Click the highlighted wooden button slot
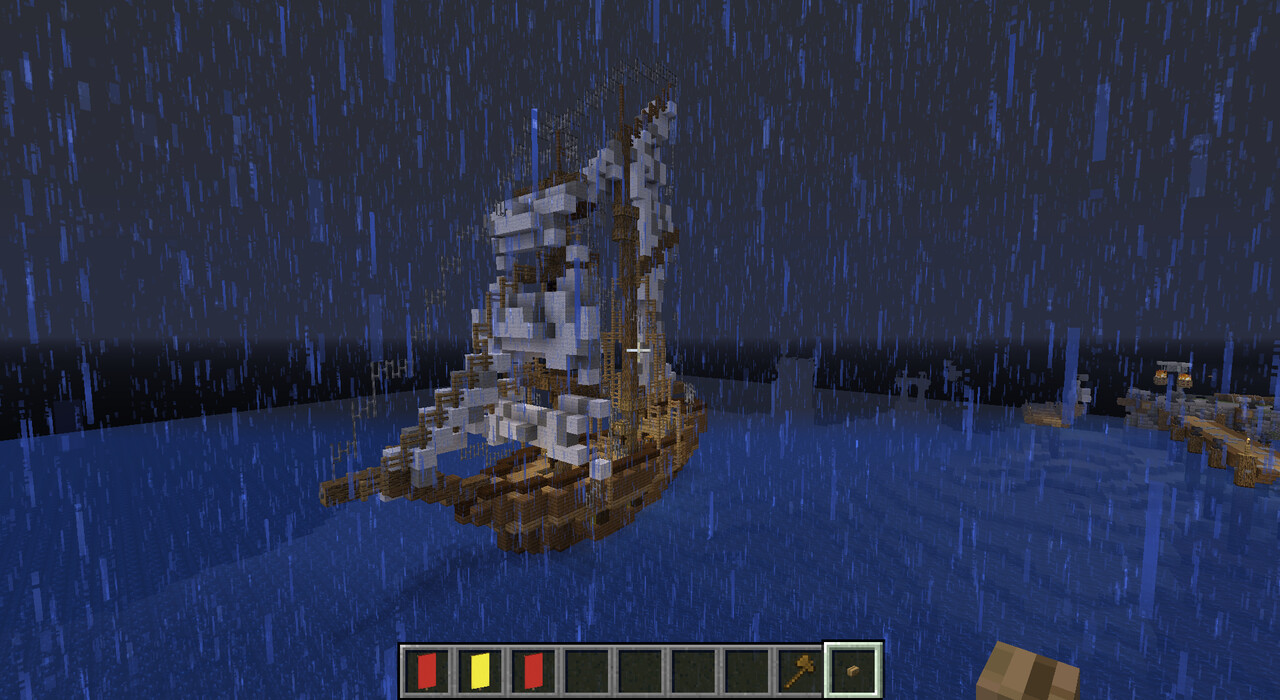Screen dimensions: 1280x700 pos(853,670)
